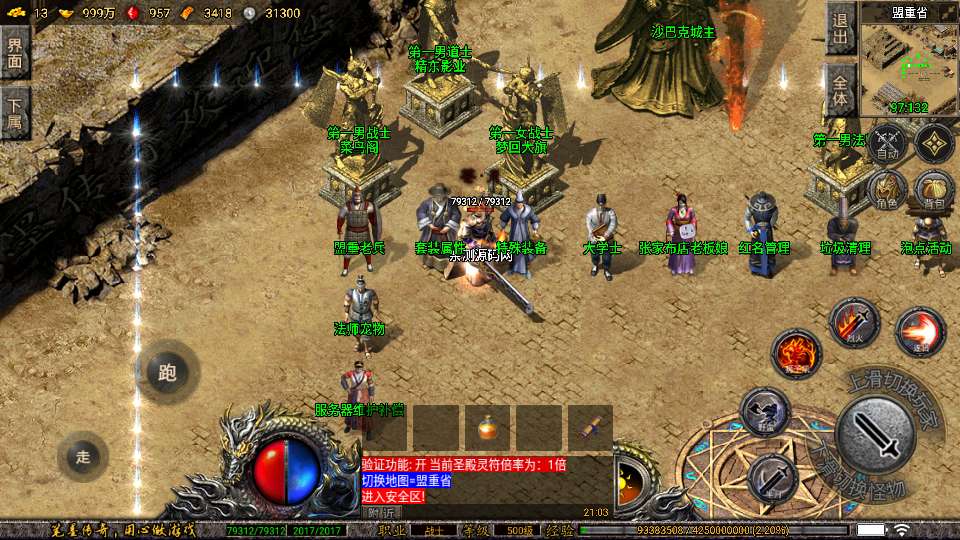Viewport: 960px width, 540px height.
Task: Open the 界面 interface side tab
Action: click(x=15, y=53)
